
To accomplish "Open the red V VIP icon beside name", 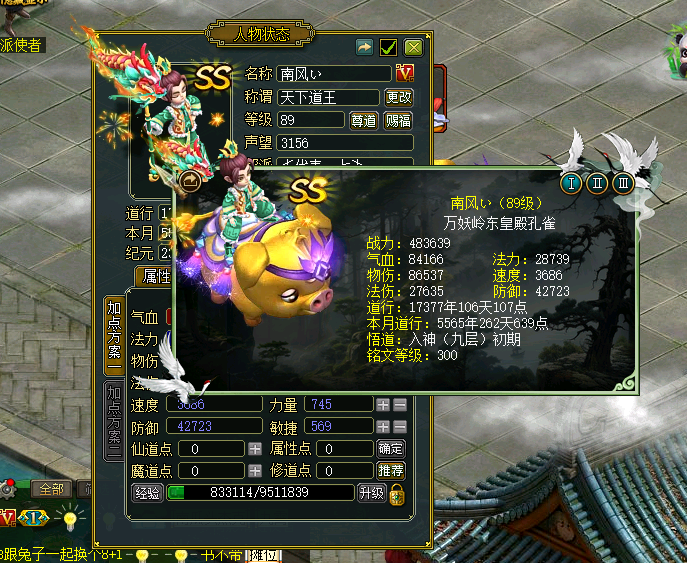I will coord(405,73).
